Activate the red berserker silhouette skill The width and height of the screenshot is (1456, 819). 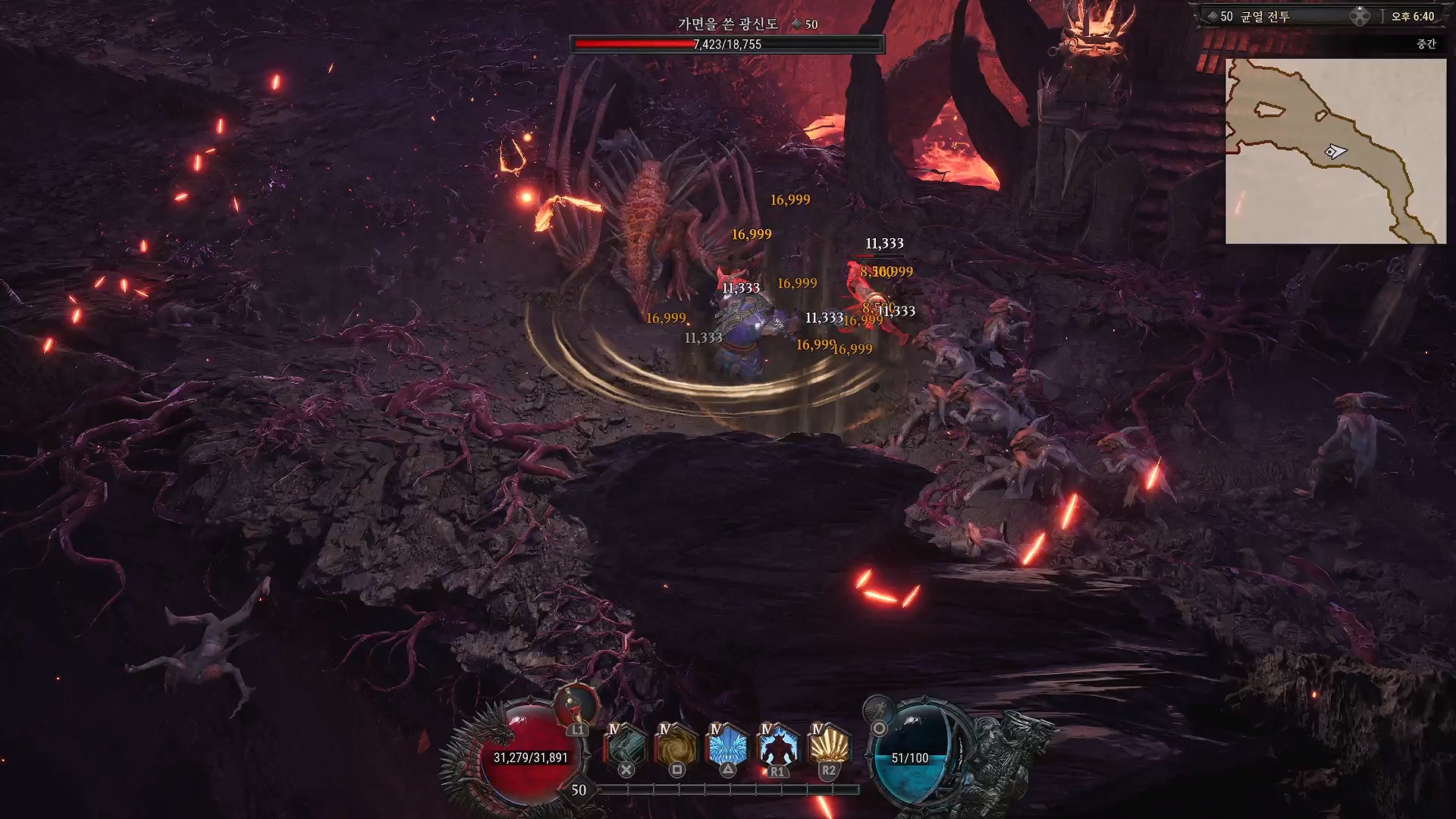(778, 746)
